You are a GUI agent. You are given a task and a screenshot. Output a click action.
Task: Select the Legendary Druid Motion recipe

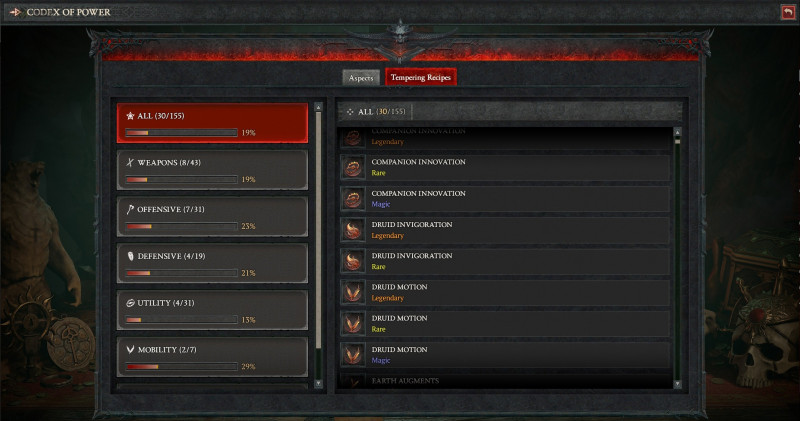[505, 292]
